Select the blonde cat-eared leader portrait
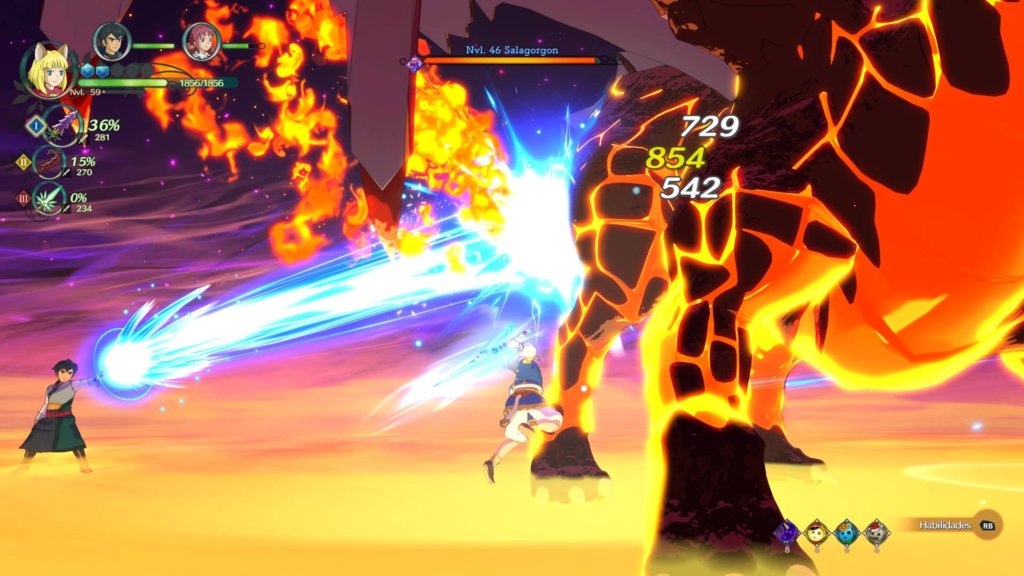The image size is (1024, 576). tap(48, 70)
